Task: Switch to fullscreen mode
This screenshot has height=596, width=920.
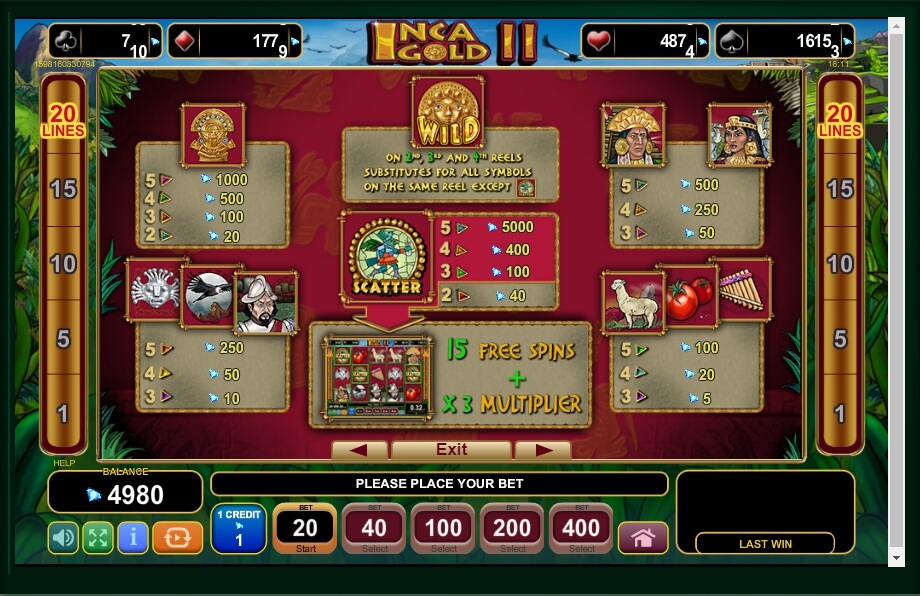Action: pyautogui.click(x=97, y=538)
